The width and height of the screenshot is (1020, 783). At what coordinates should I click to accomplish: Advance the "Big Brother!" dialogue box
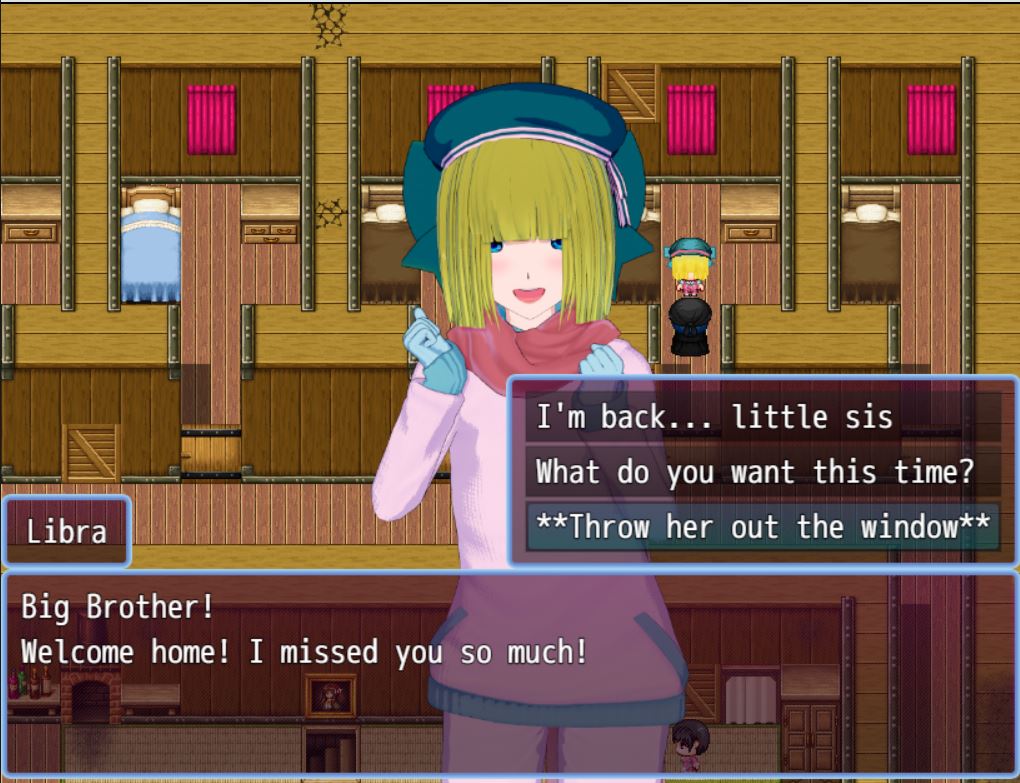[510, 672]
